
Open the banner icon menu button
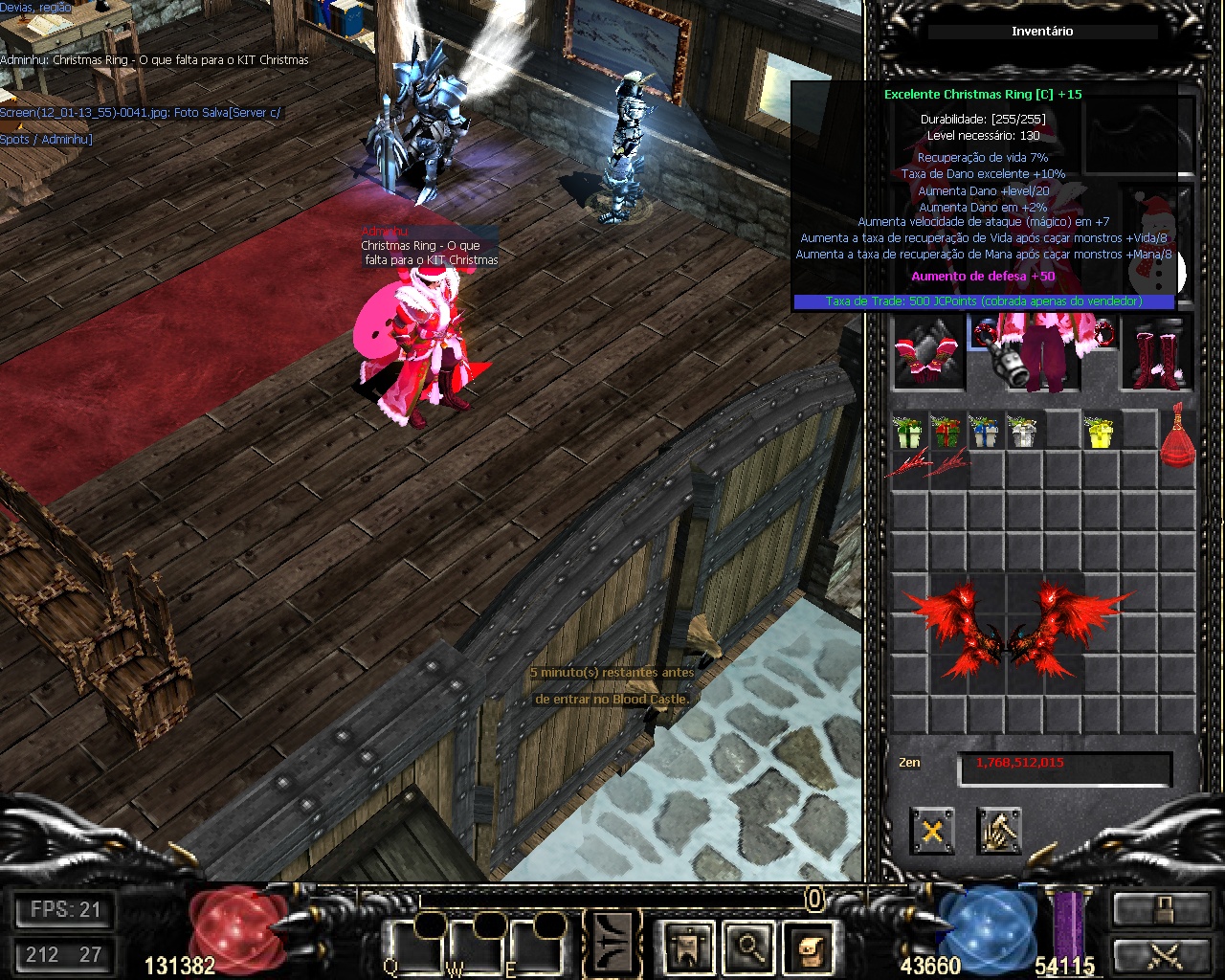tap(688, 947)
